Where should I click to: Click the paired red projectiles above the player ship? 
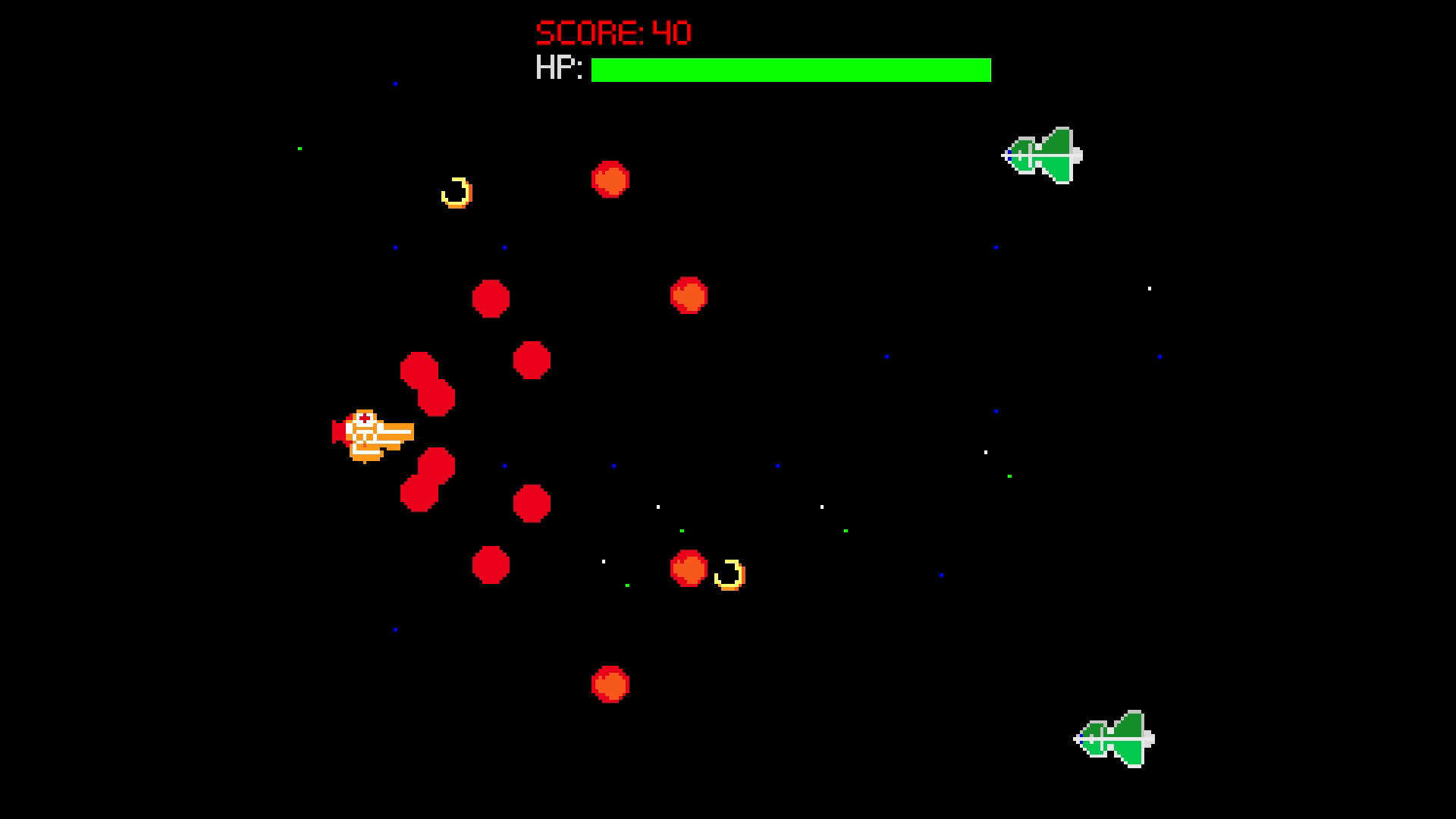click(x=426, y=381)
